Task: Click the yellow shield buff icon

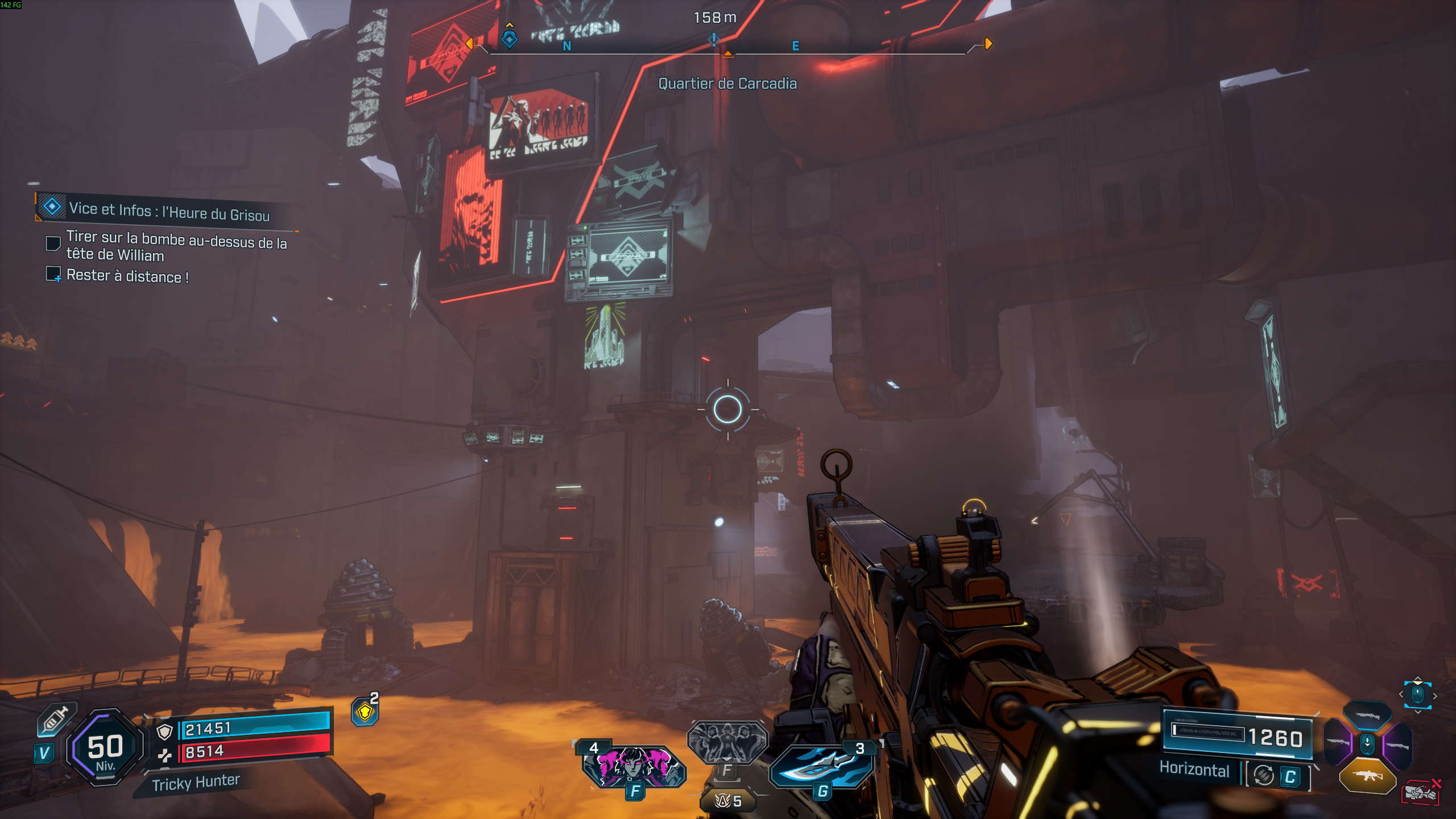Action: [365, 712]
